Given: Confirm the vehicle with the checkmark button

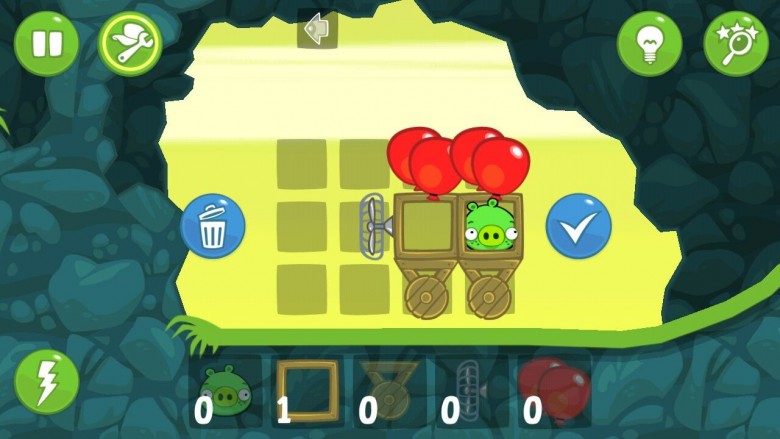Looking at the screenshot, I should coord(578,227).
